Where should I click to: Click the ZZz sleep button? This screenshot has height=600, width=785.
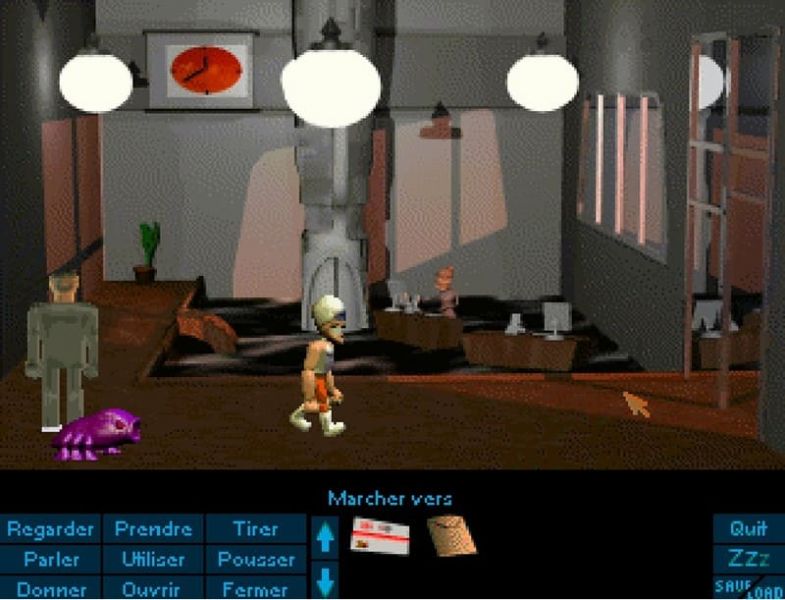748,558
